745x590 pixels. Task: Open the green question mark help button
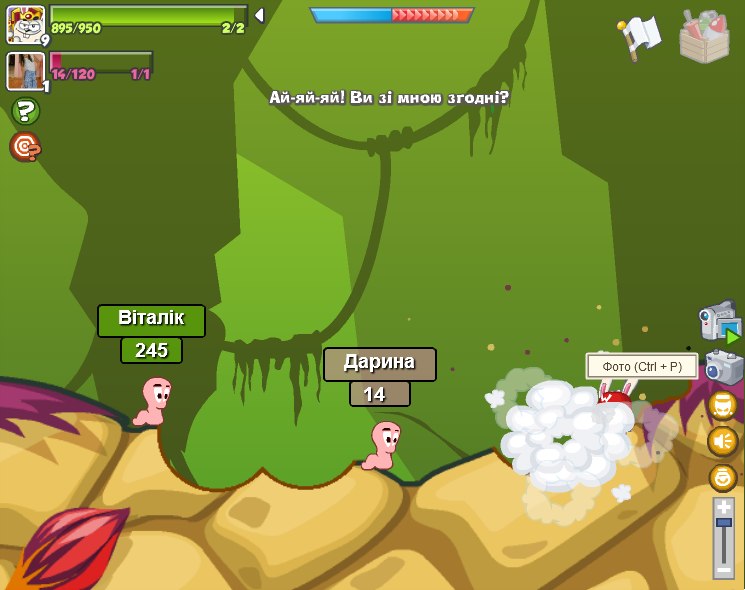click(x=25, y=111)
